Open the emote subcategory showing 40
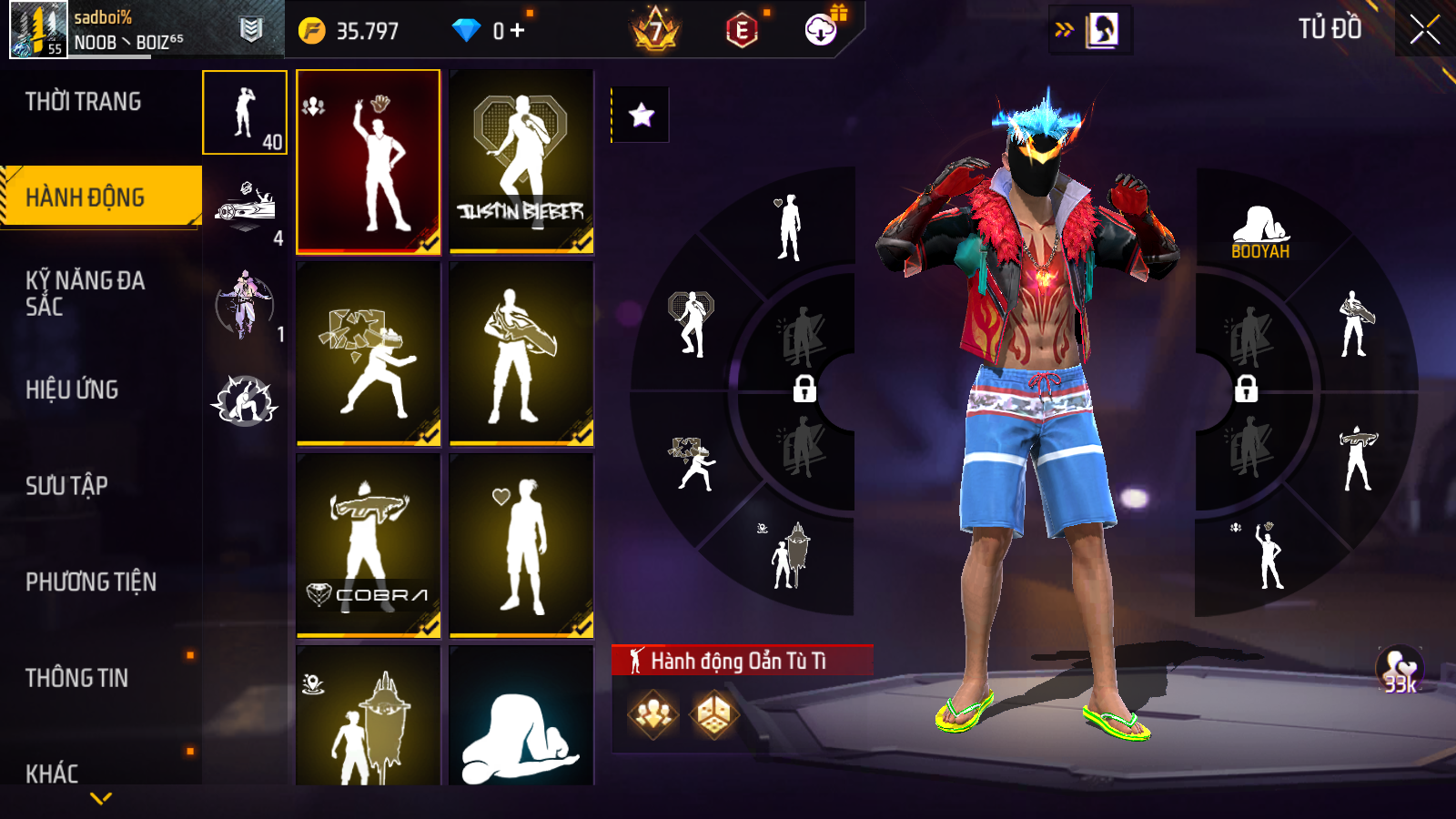The image size is (1456, 819). [x=245, y=113]
